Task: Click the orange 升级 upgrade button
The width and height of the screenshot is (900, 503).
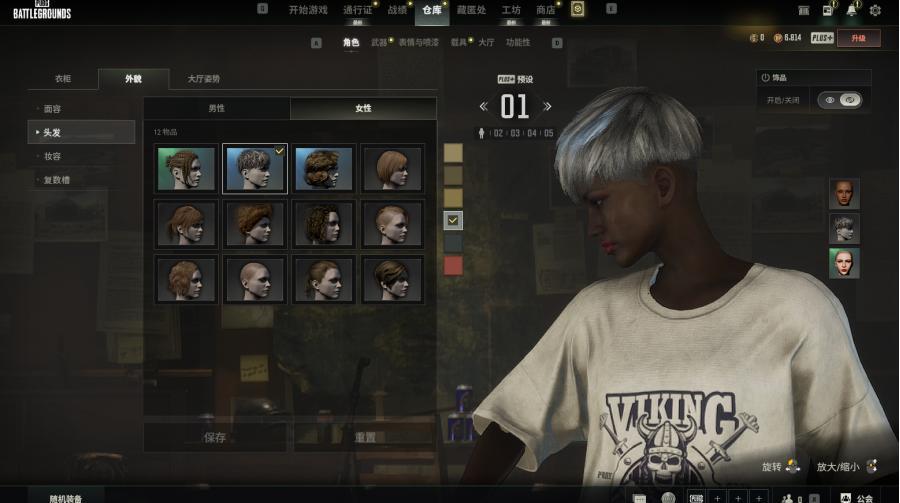Action: coord(858,38)
